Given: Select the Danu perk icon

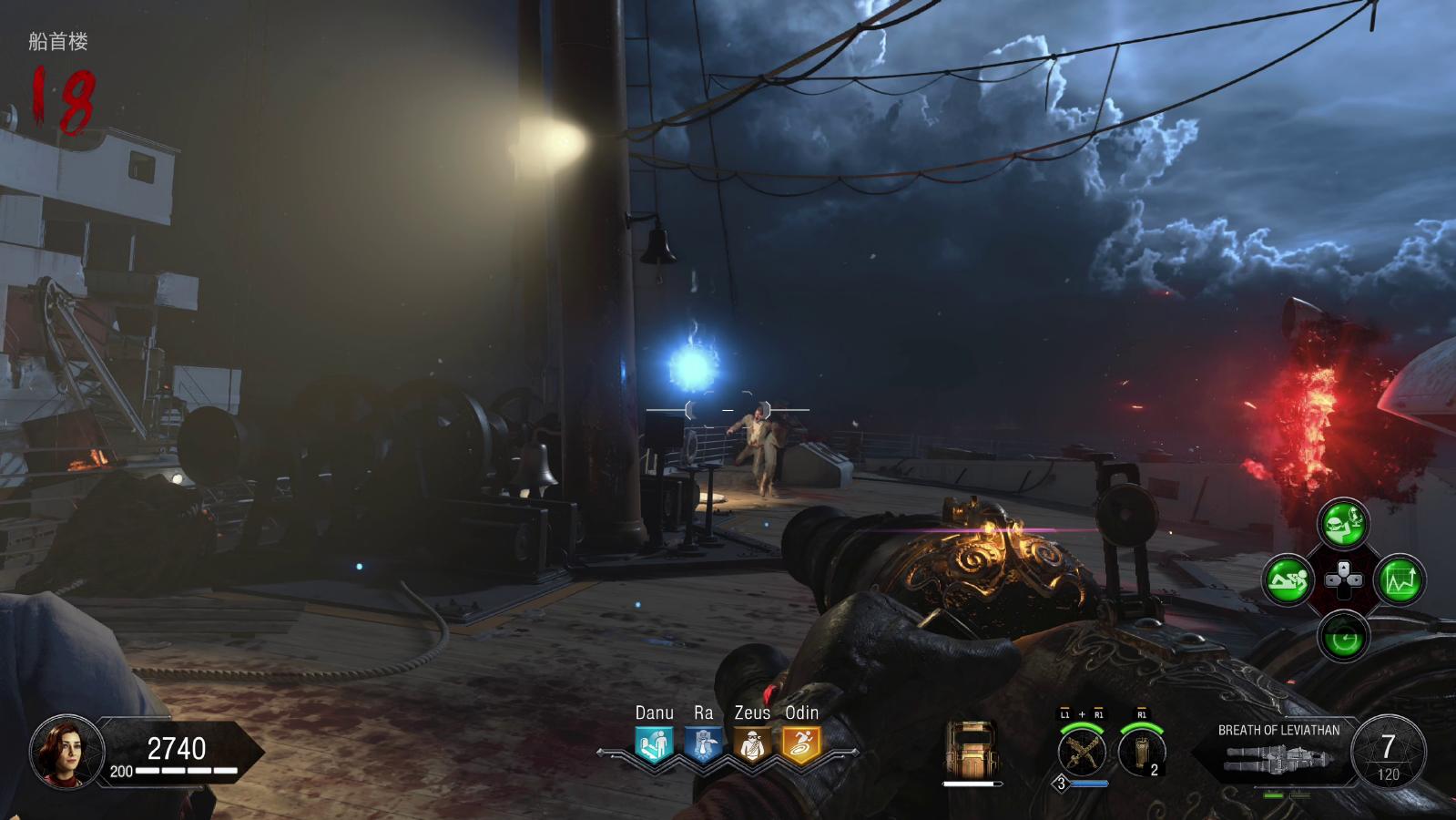Looking at the screenshot, I should [x=654, y=744].
